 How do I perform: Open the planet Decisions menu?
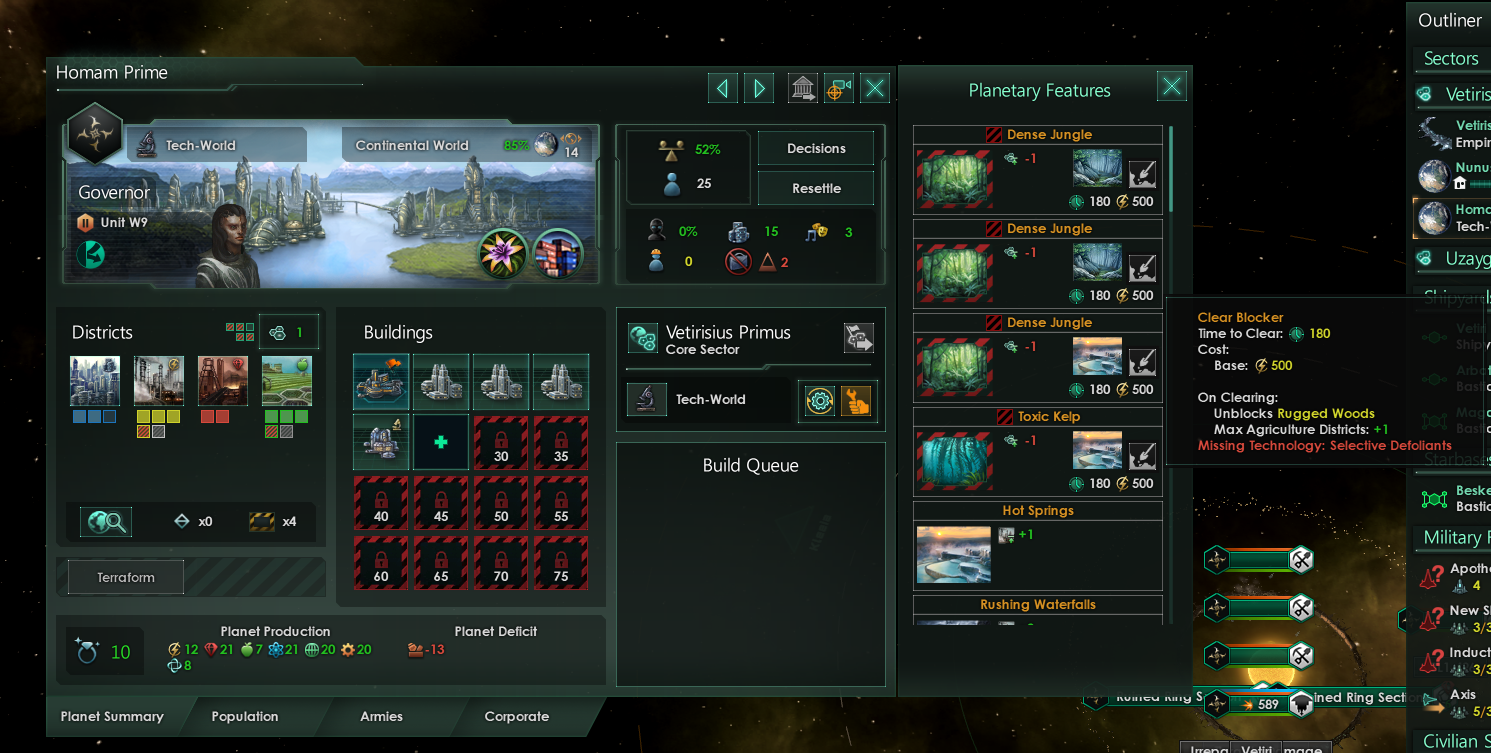816,148
